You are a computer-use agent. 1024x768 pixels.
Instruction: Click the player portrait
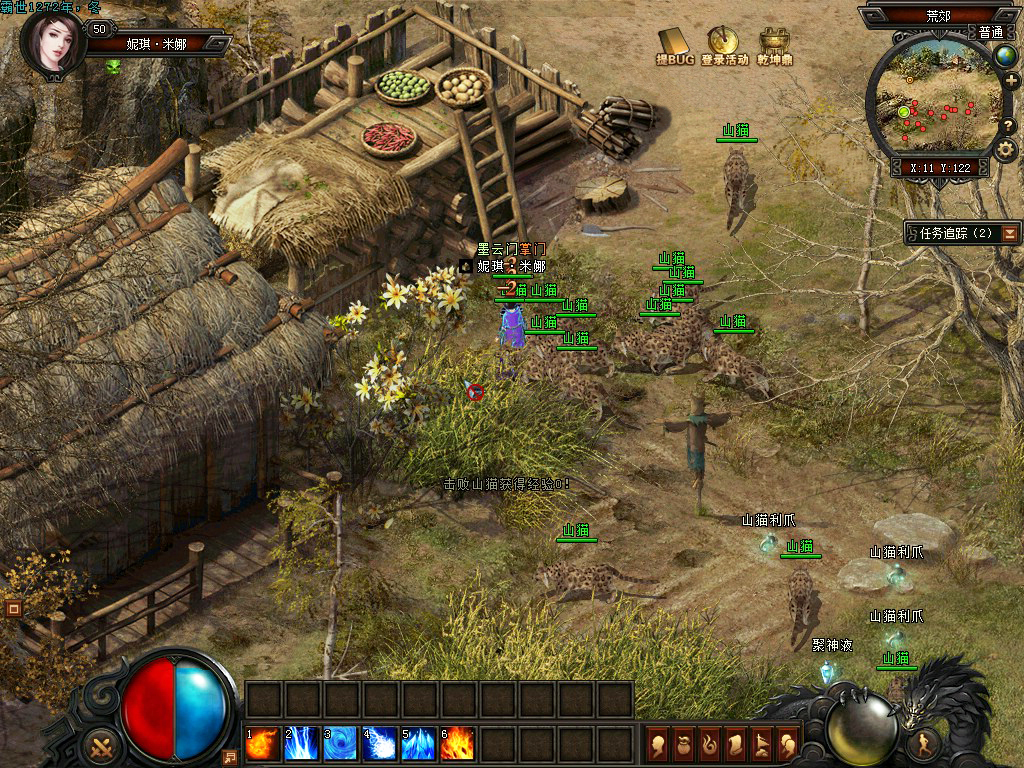(x=51, y=43)
